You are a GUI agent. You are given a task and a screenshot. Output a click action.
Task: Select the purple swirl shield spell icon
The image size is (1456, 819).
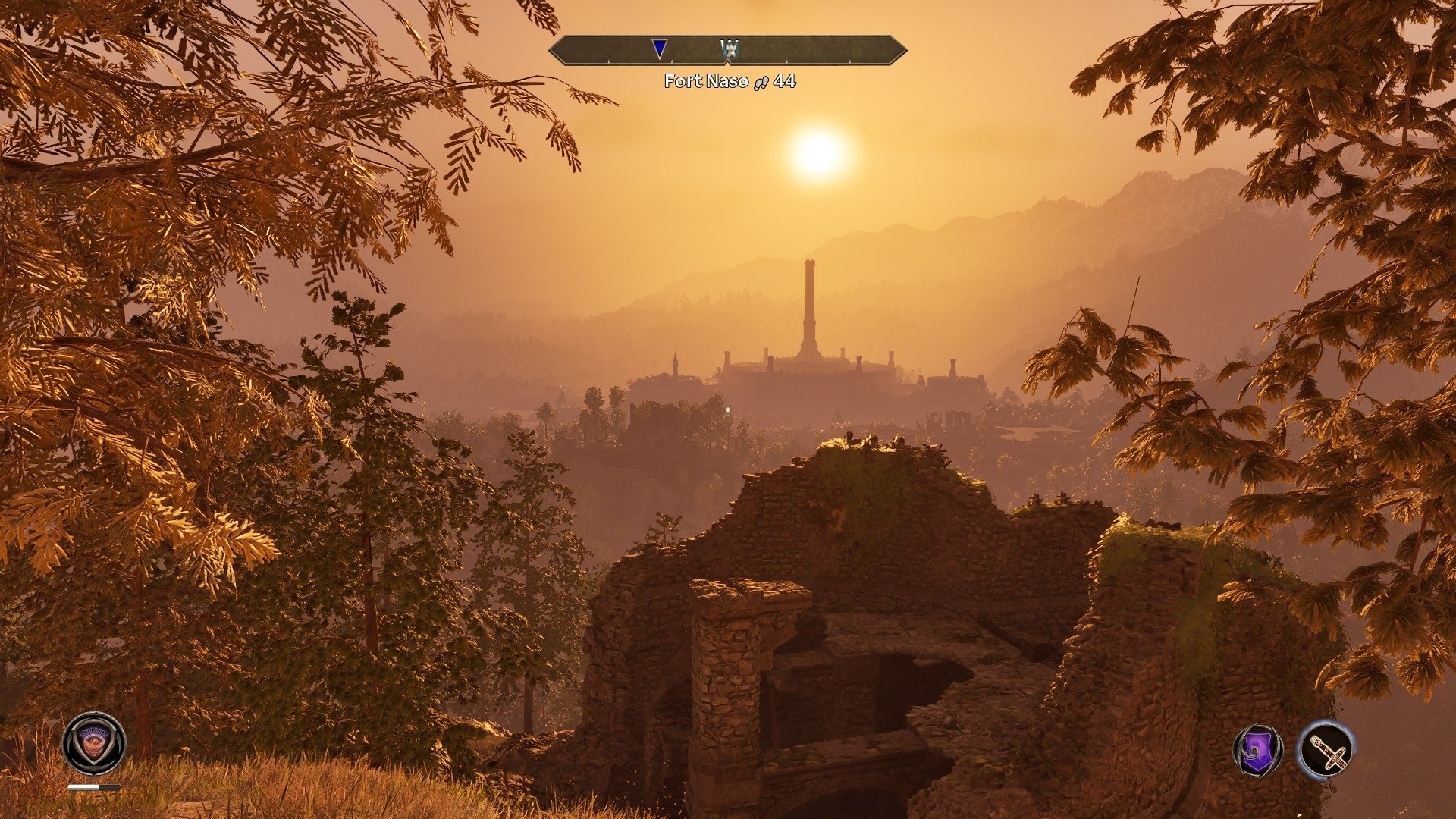pyautogui.click(x=1258, y=751)
